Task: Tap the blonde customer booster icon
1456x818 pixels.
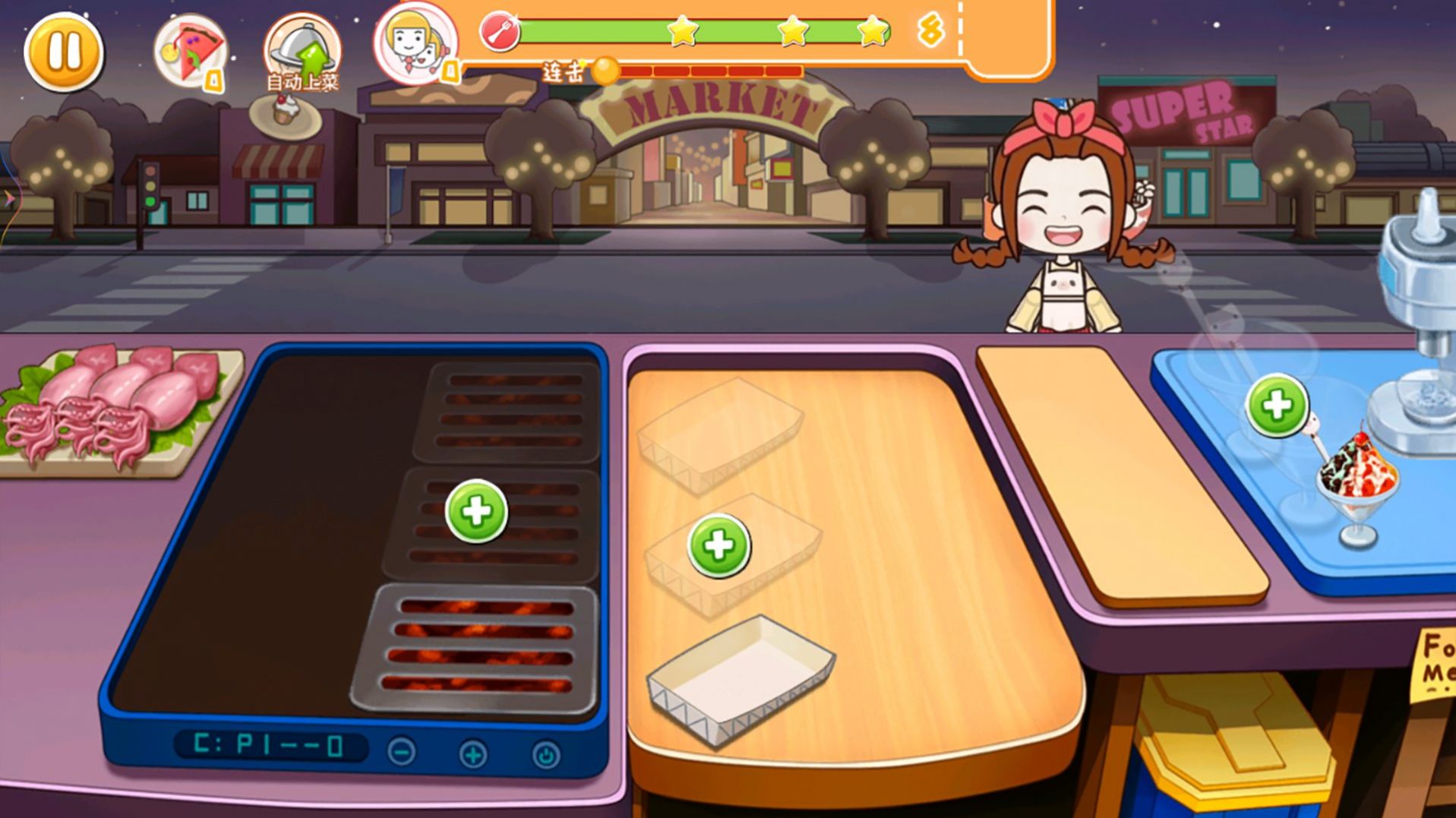Action: click(x=415, y=43)
